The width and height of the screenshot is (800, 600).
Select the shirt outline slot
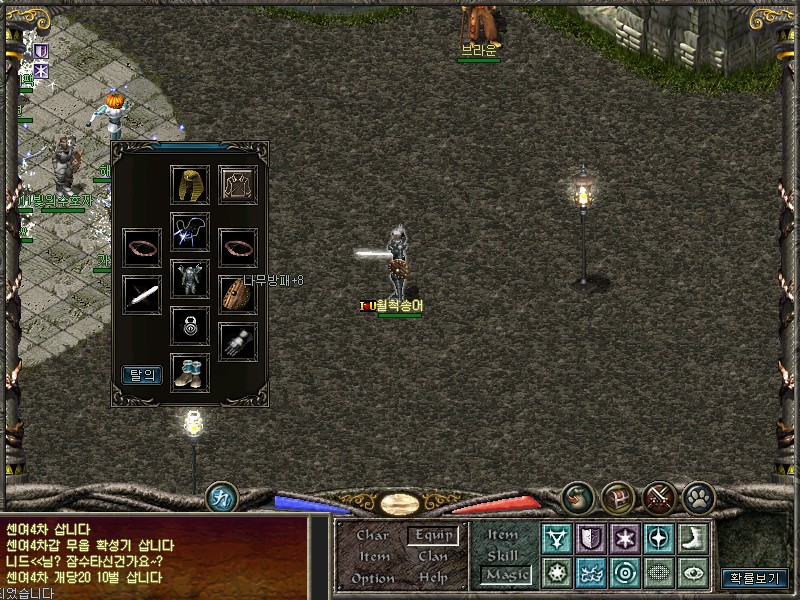[x=238, y=185]
